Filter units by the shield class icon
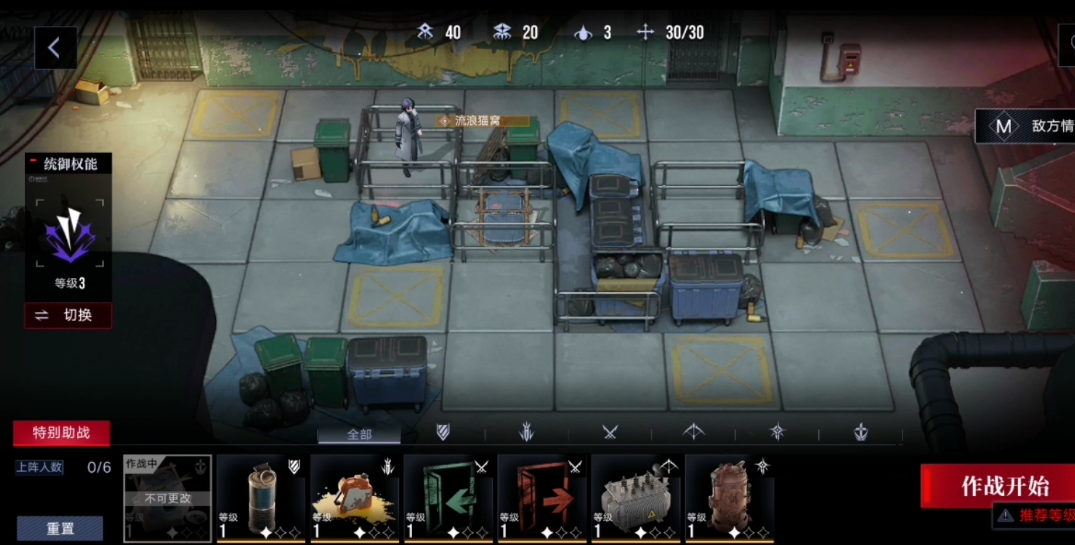This screenshot has height=545, width=1075. pos(443,432)
